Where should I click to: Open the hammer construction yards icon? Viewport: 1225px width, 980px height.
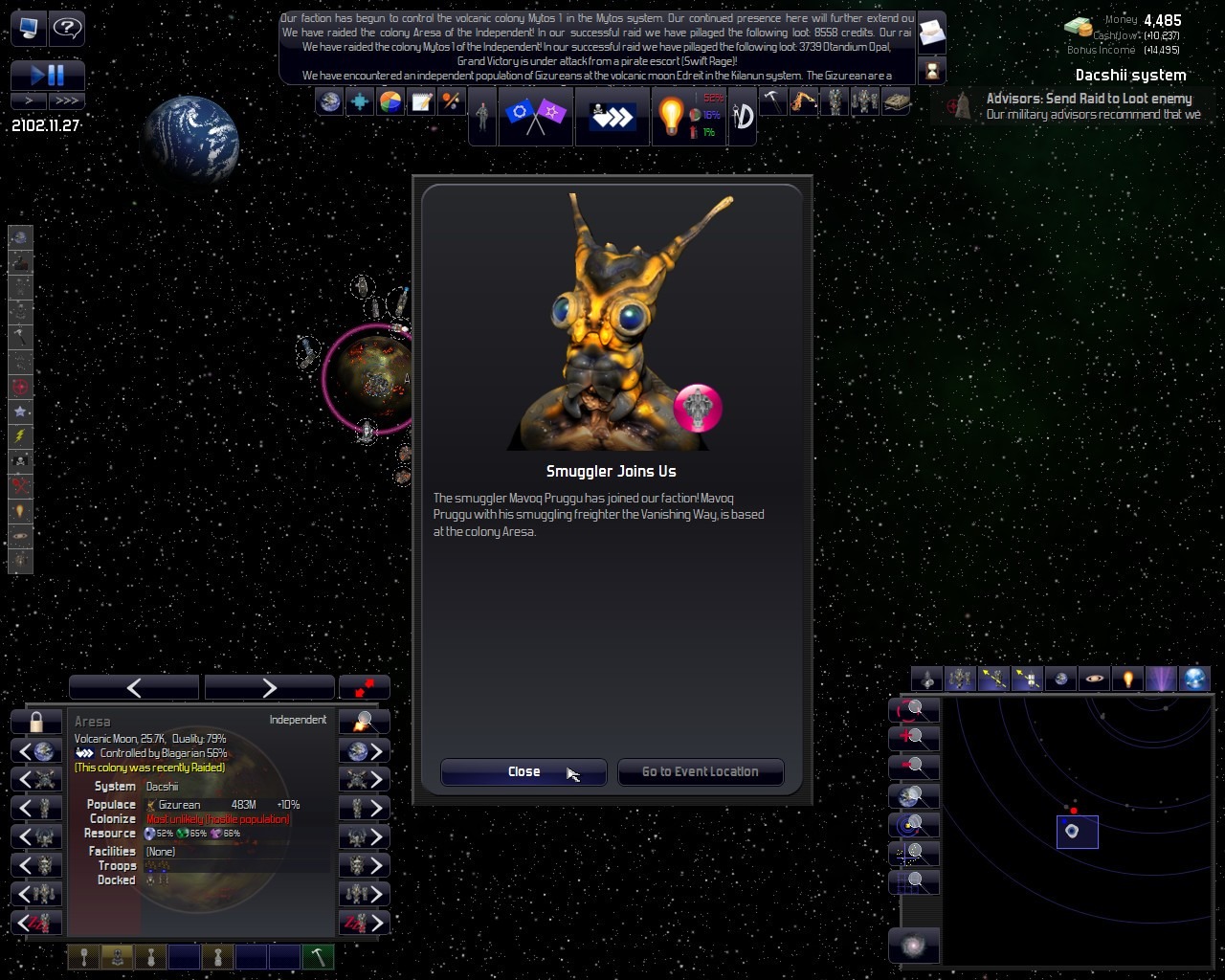coord(772,101)
